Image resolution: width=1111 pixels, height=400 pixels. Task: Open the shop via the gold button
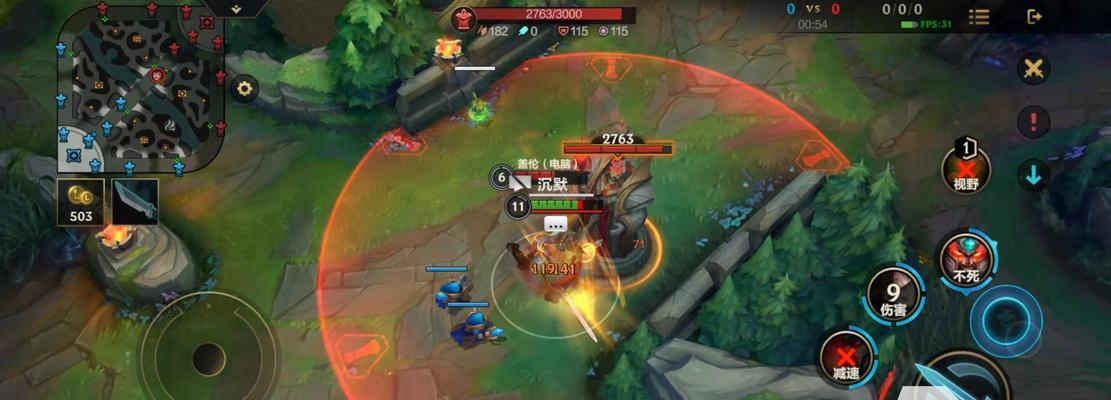pos(81,201)
